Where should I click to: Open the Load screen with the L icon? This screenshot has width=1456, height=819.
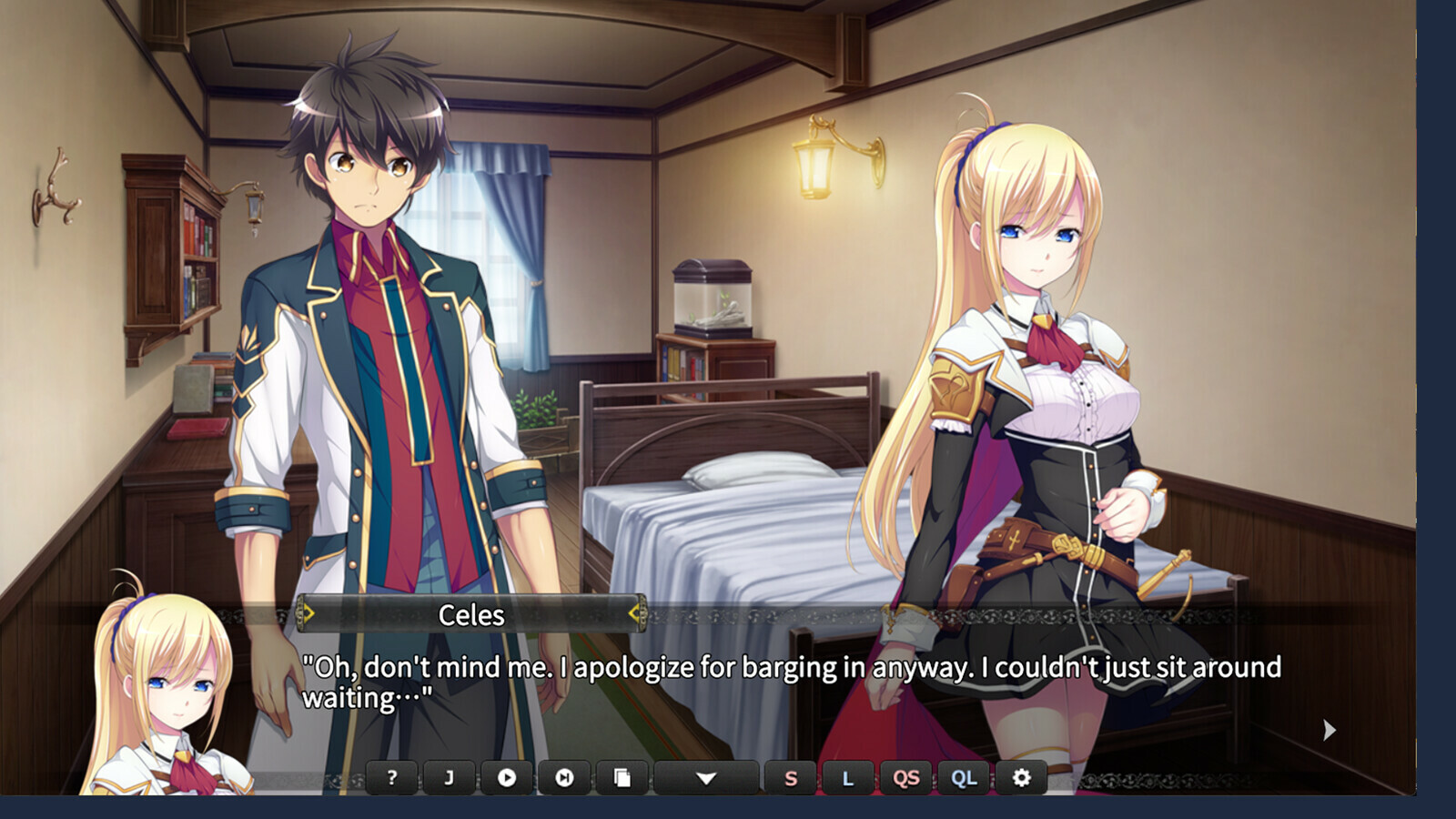coord(848,778)
